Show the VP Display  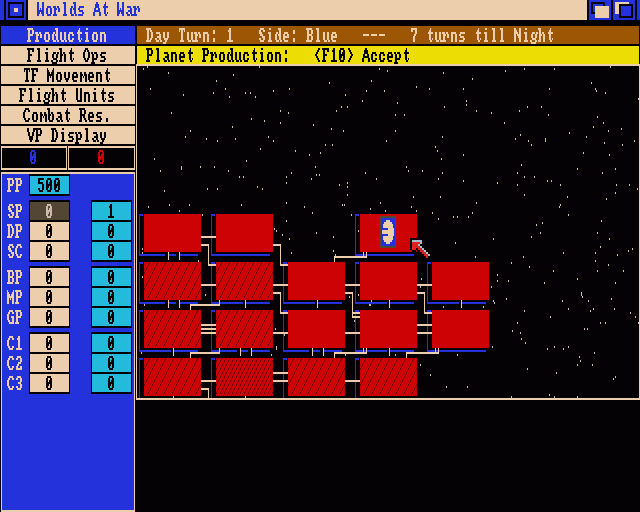(x=67, y=136)
